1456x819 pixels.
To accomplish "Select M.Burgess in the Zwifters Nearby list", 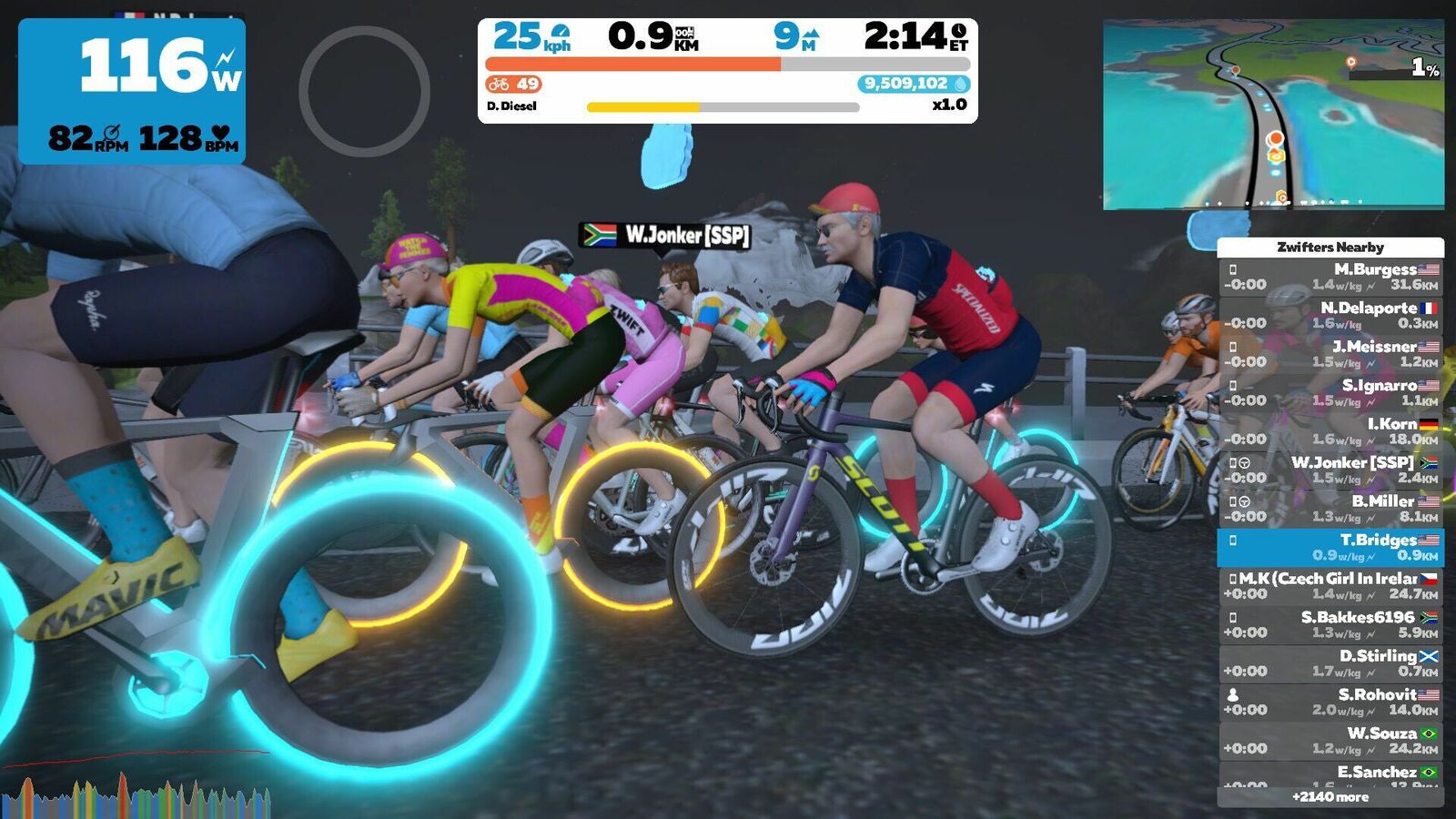I will pyautogui.click(x=1330, y=277).
